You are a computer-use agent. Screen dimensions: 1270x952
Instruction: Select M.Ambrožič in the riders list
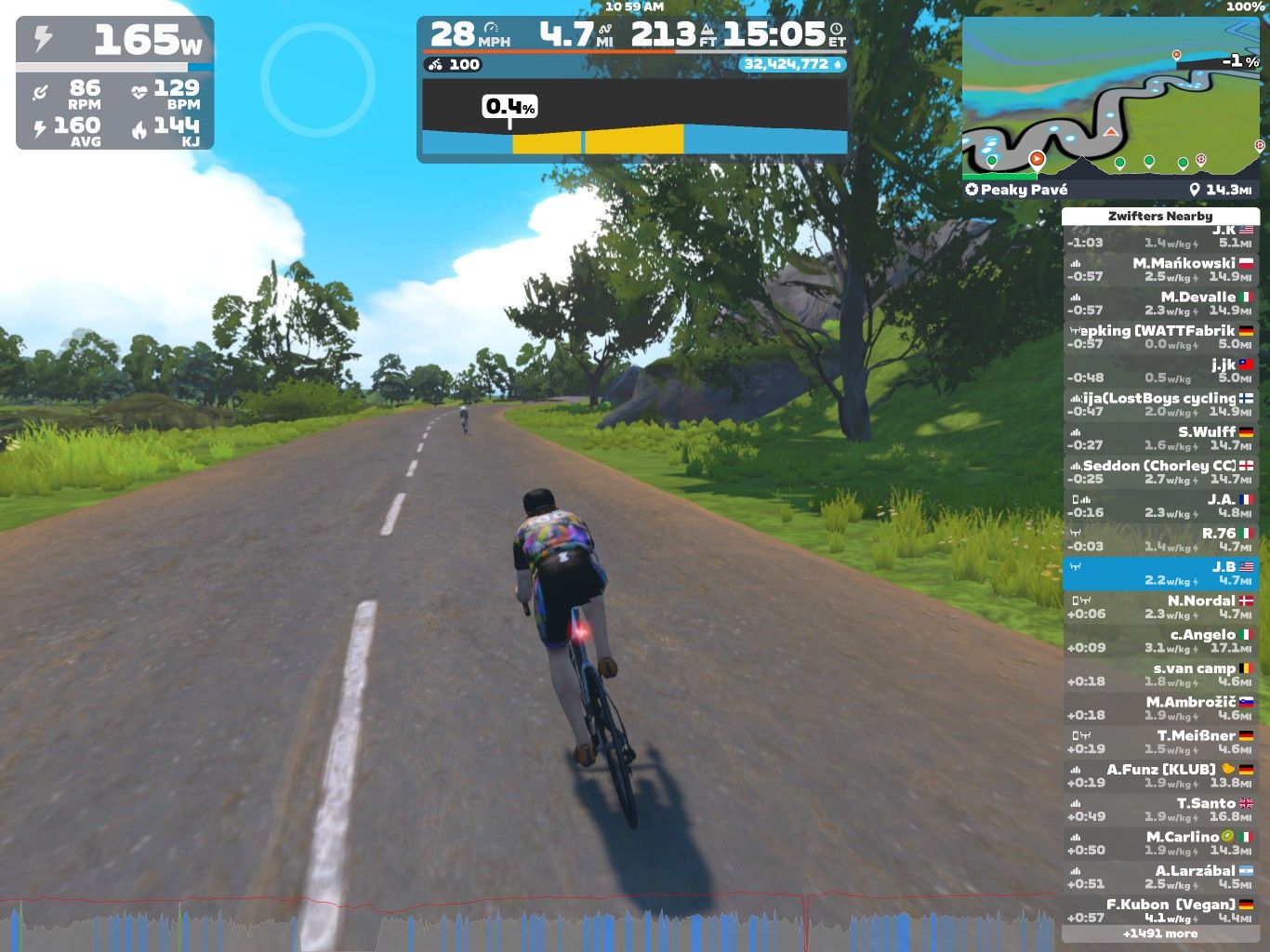pos(1159,708)
